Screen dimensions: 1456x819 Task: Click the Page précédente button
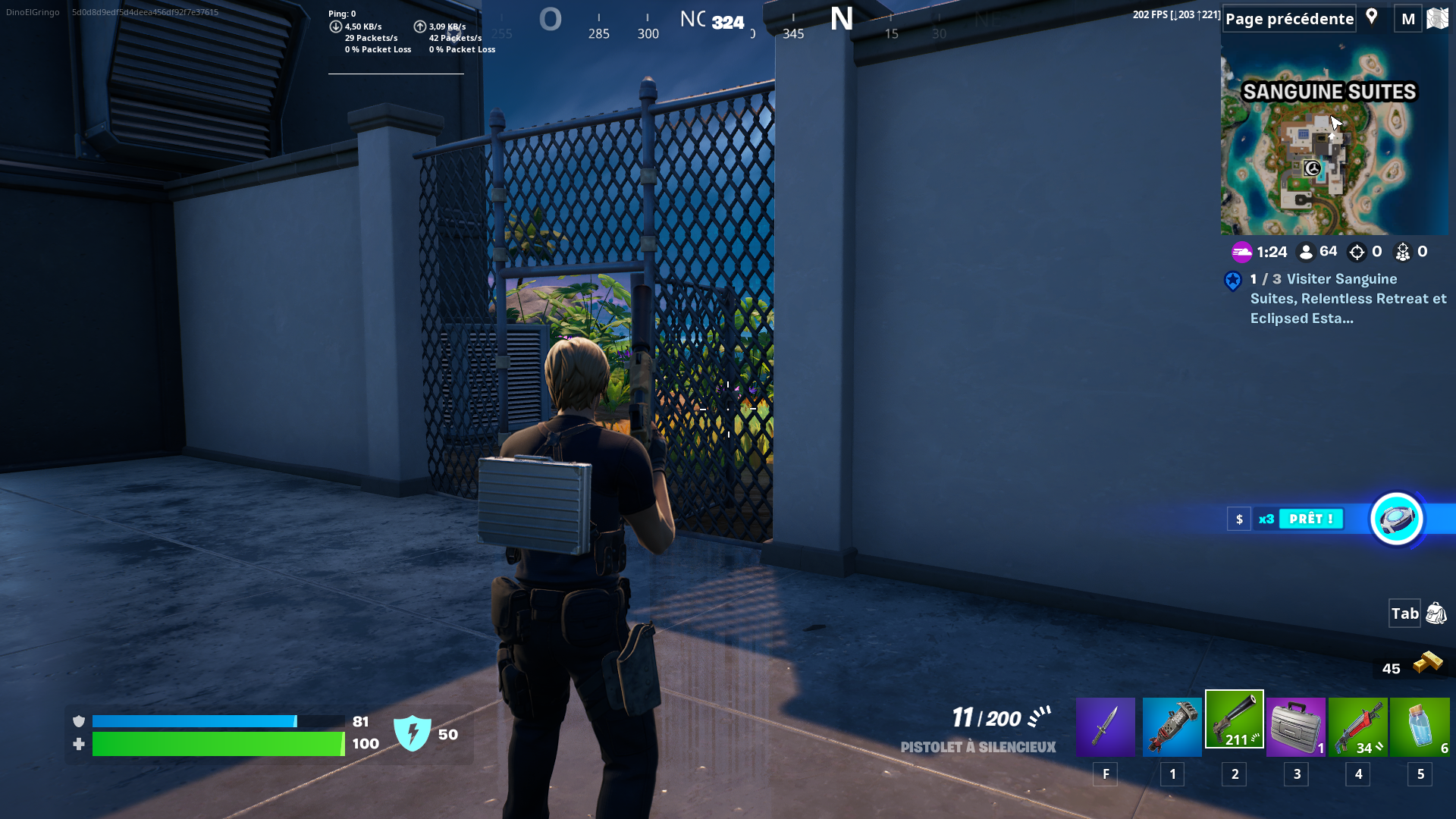(1288, 18)
